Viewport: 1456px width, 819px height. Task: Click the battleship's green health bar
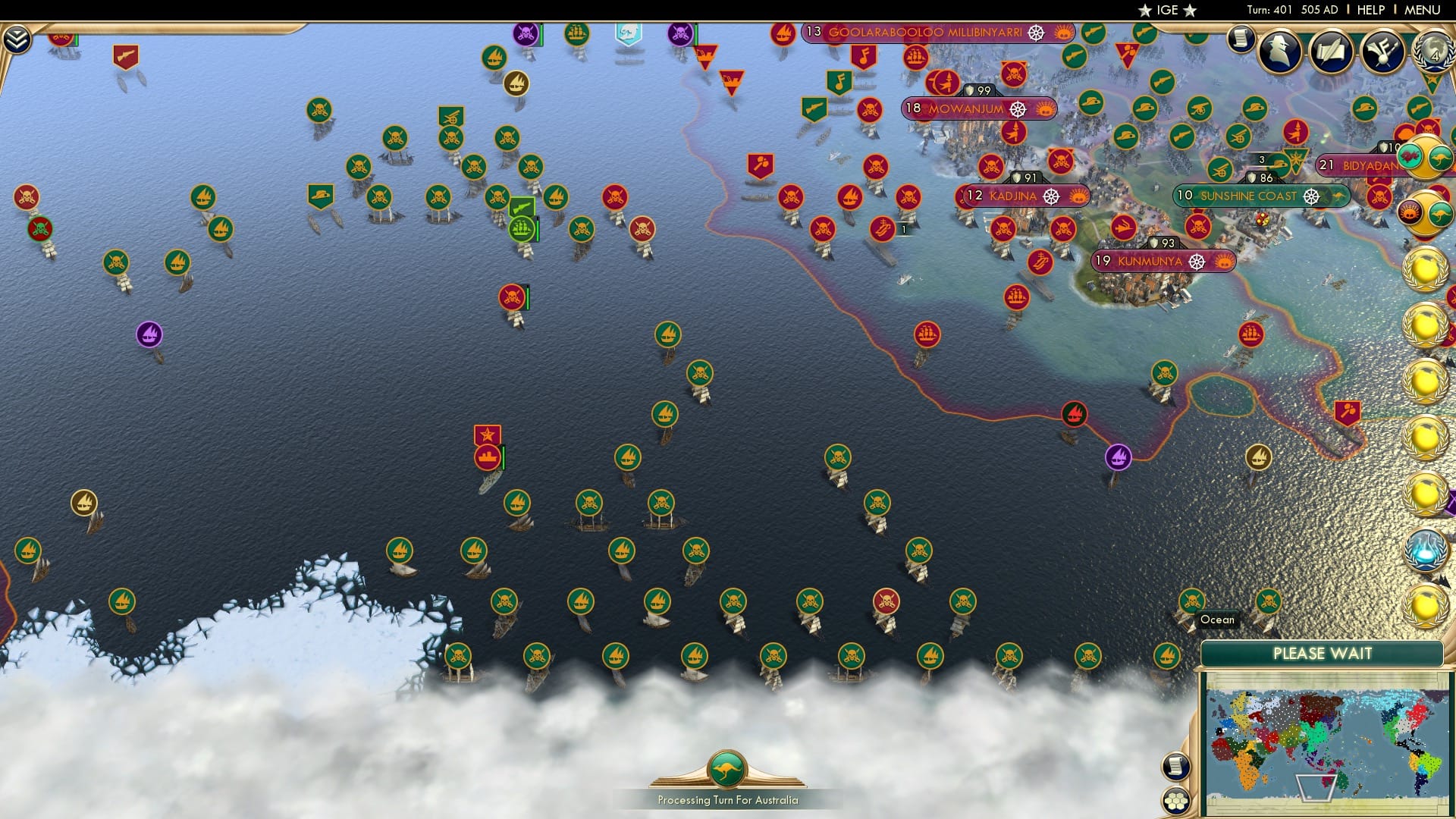pos(504,457)
